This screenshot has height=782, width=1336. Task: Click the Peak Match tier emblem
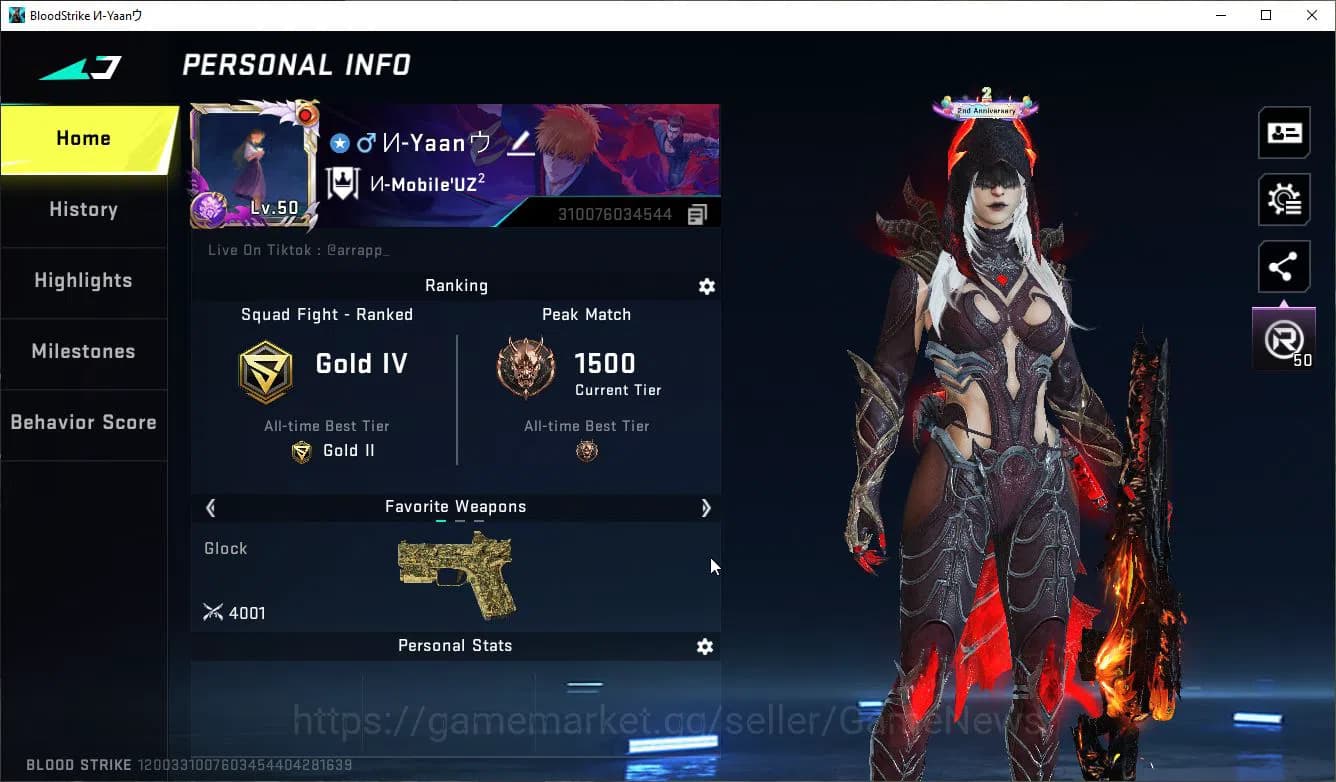[x=525, y=367]
